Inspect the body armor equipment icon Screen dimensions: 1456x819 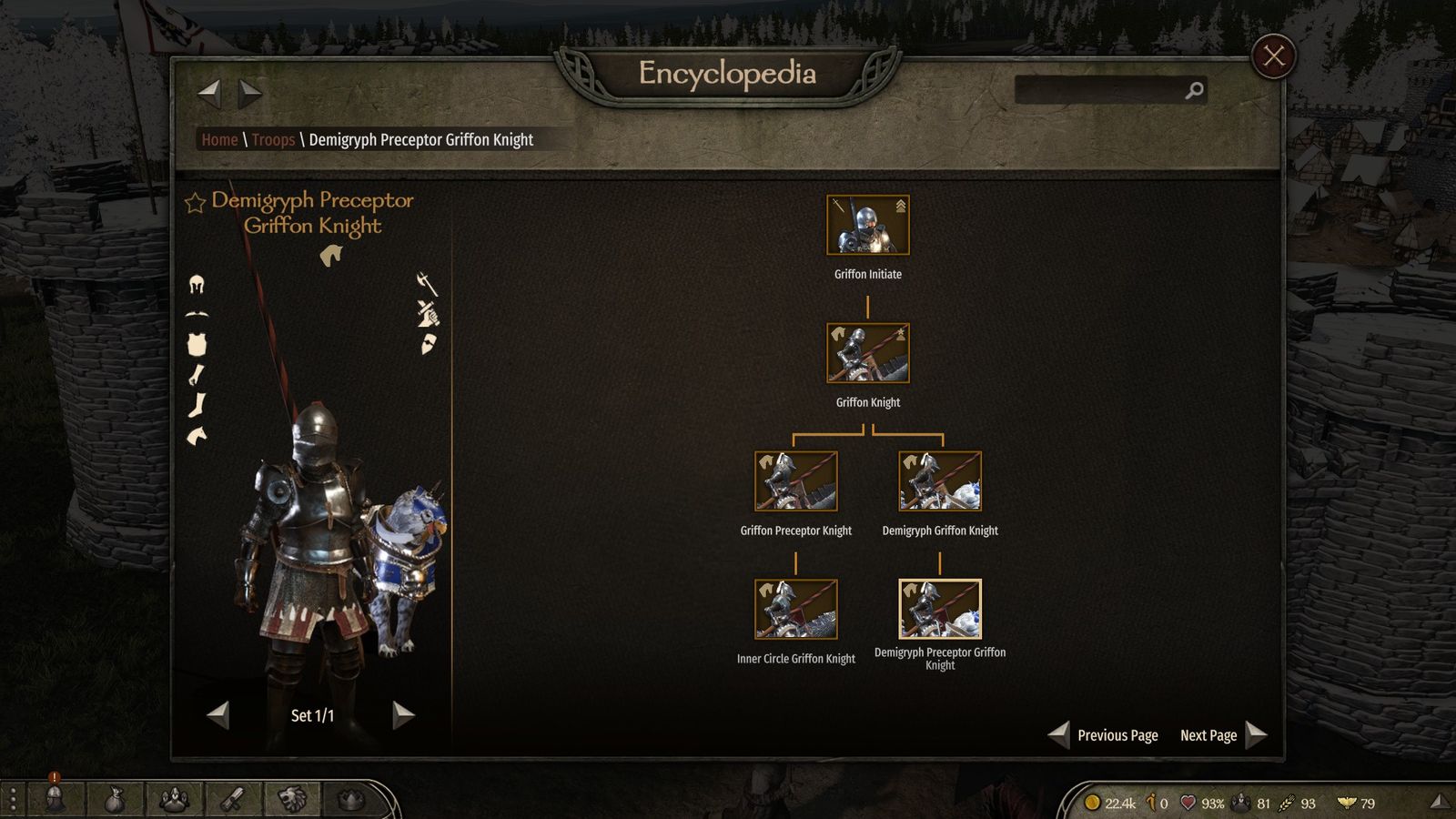click(197, 344)
